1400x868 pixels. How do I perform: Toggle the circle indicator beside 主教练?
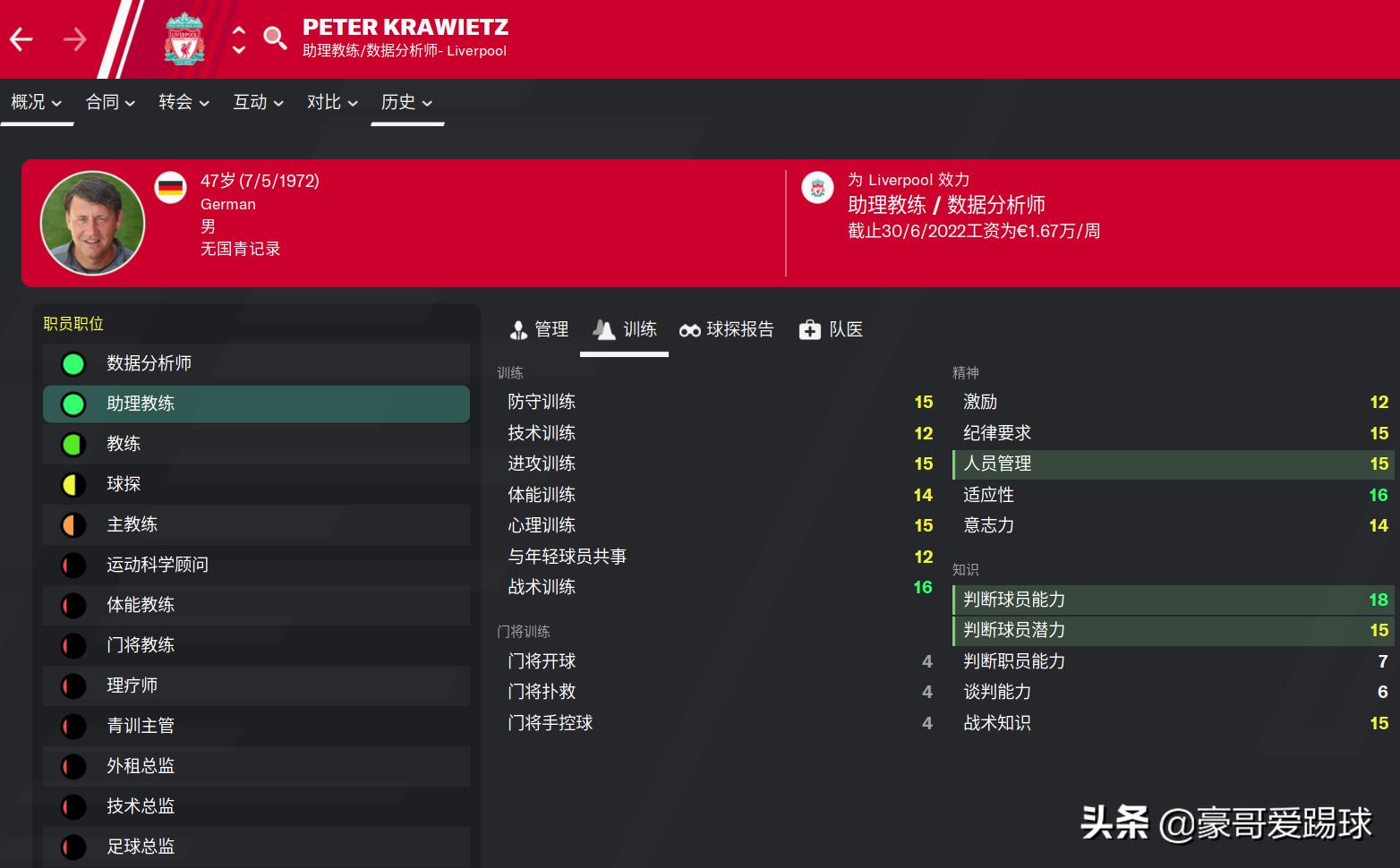point(73,524)
